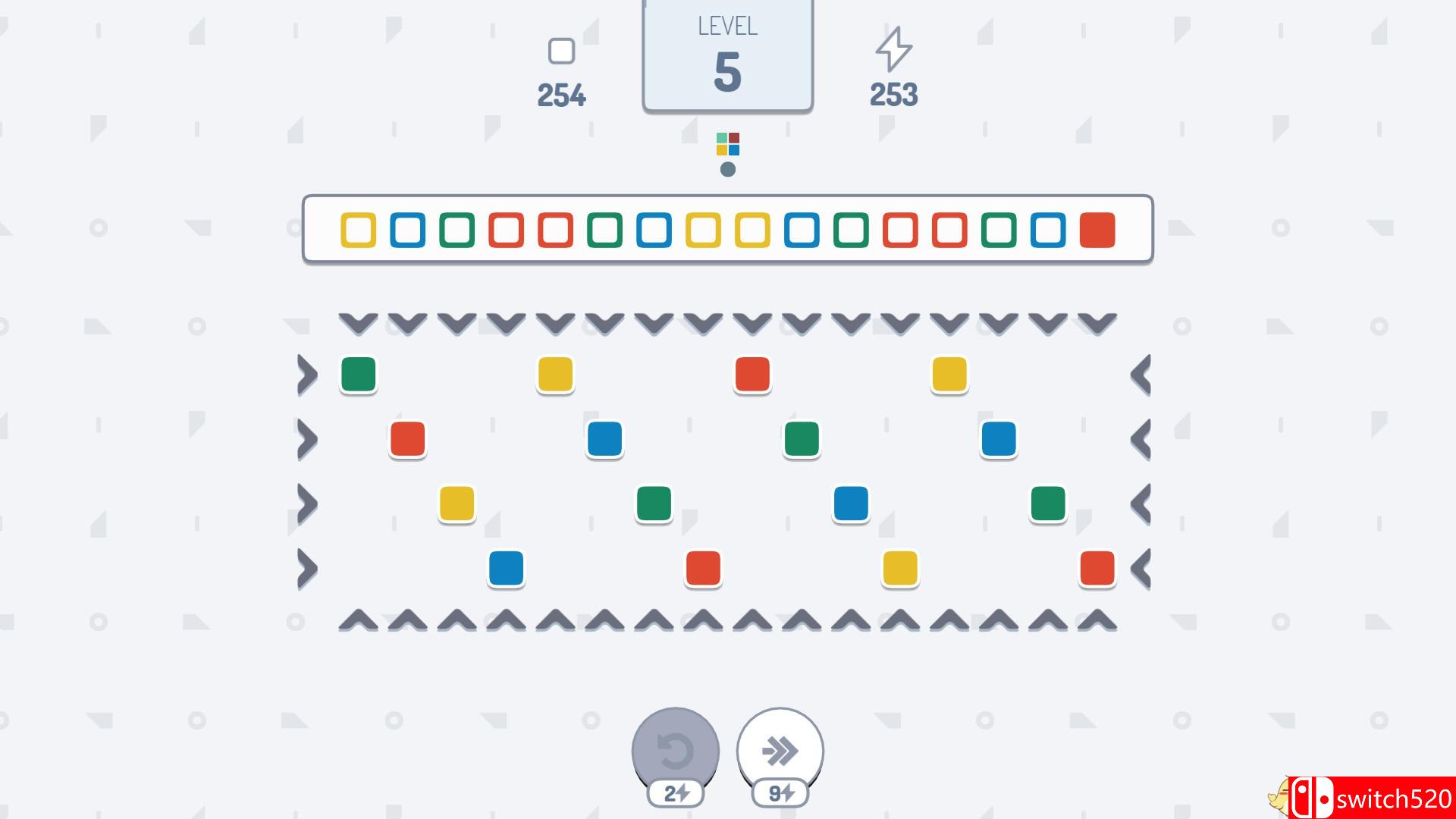This screenshot has width=1456, height=819.
Task: Click the first yellow outlined square in the queue
Action: click(x=359, y=231)
